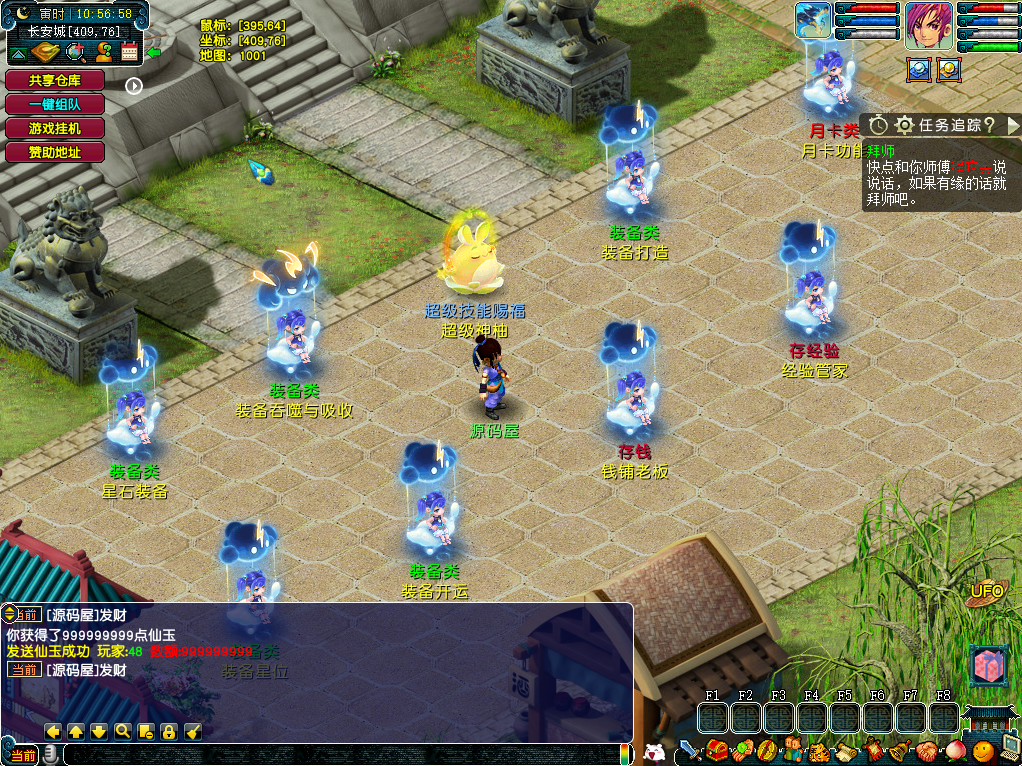Expand the 任务追踪 quest tracker arrow
This screenshot has height=766, width=1022.
(x=1012, y=125)
